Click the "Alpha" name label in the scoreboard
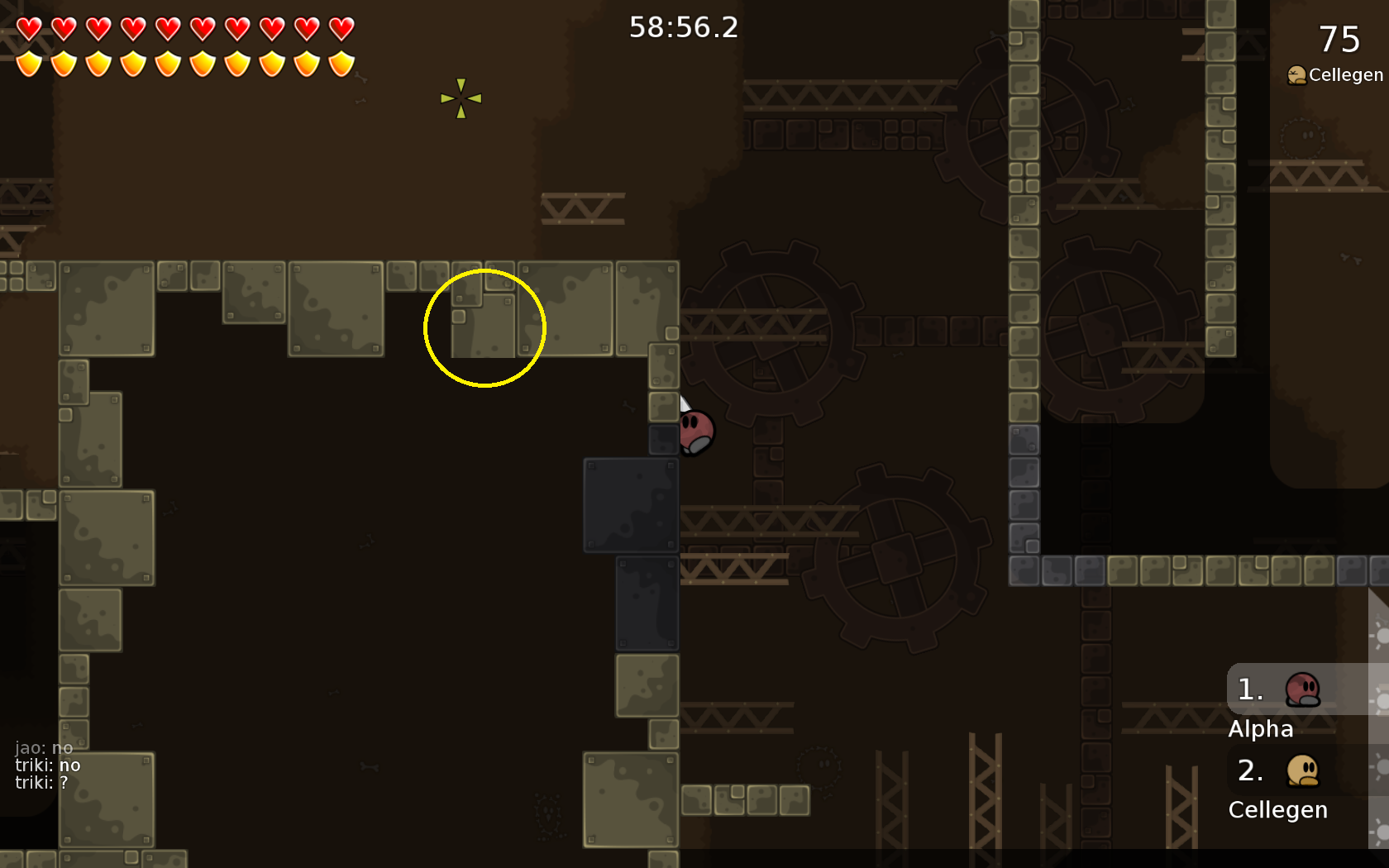The height and width of the screenshot is (868, 1389). pos(1262,729)
